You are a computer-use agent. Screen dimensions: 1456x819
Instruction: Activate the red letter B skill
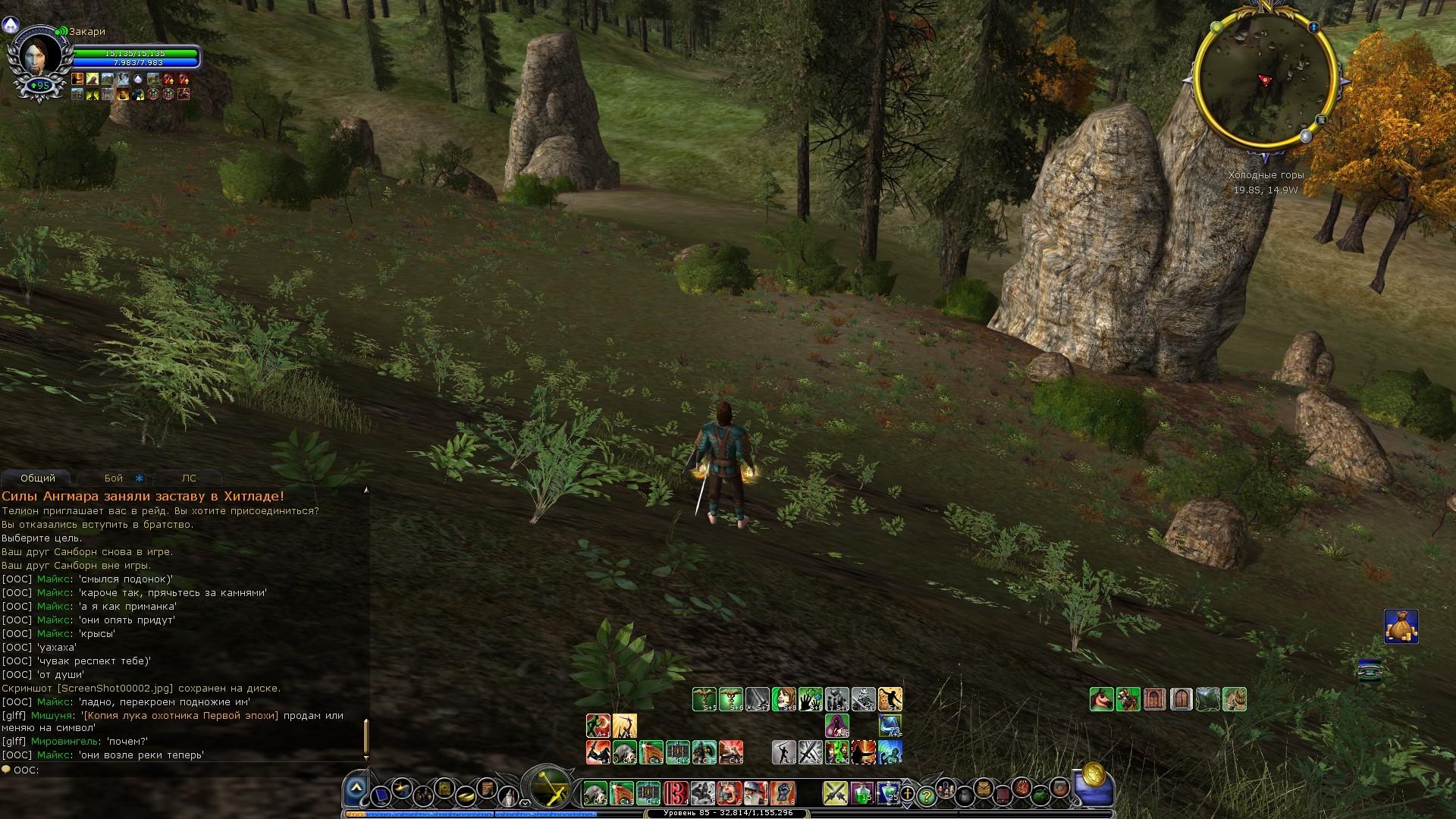(675, 793)
